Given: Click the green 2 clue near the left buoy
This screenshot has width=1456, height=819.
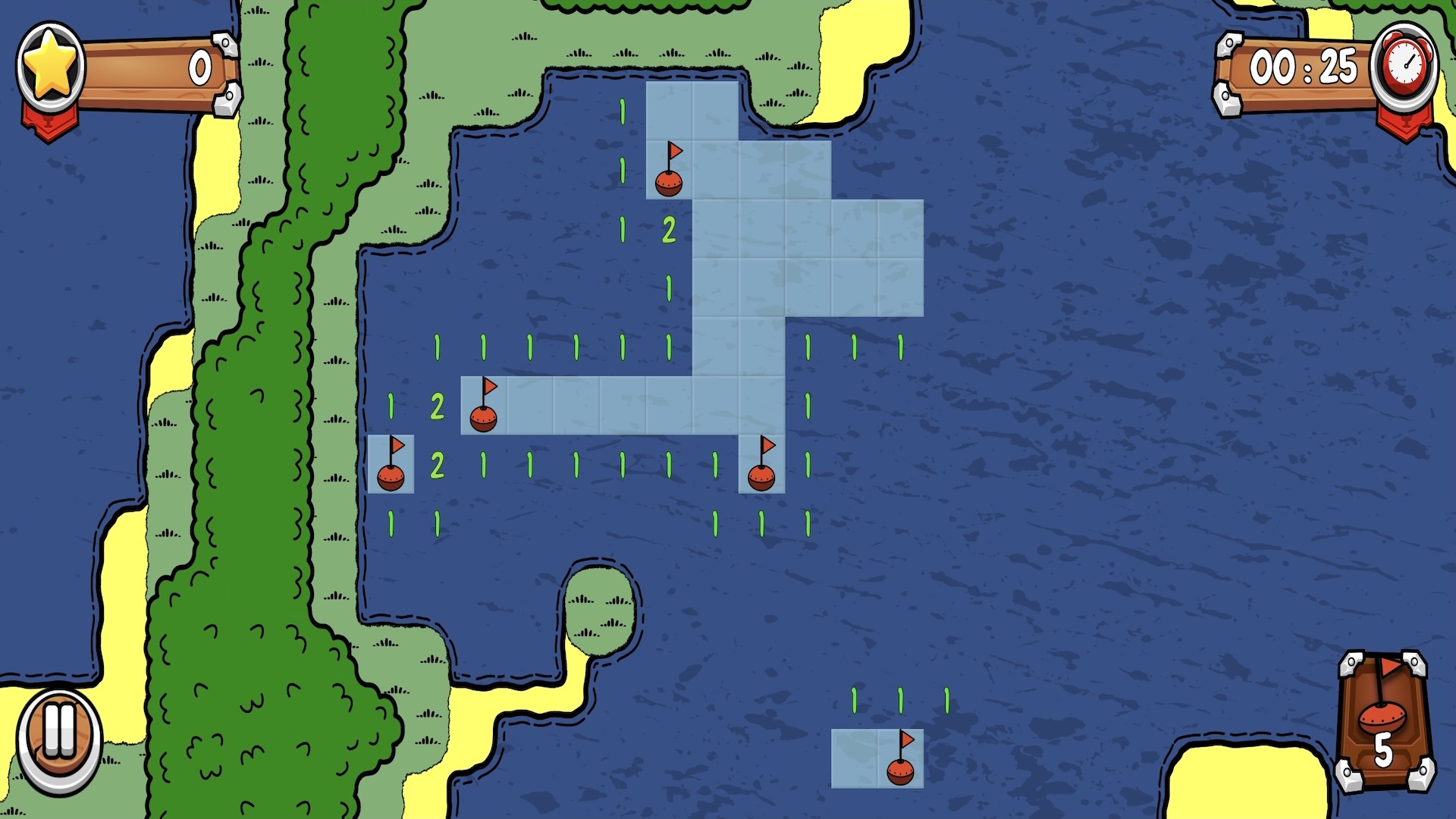Looking at the screenshot, I should coord(437,466).
